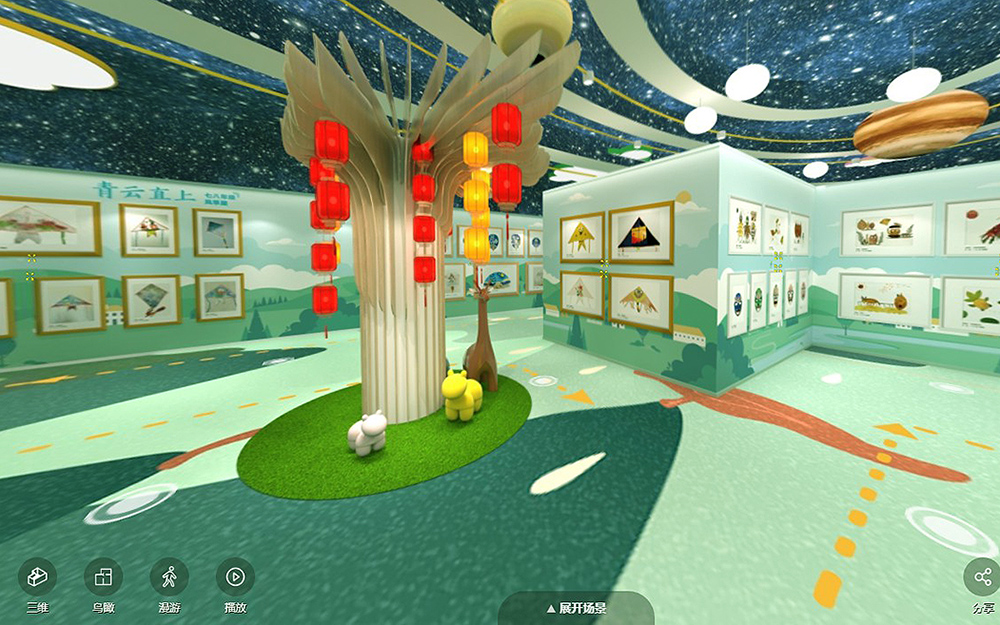Expand the 展开场景 scene list
This screenshot has width=1000, height=625.
pyautogui.click(x=576, y=608)
